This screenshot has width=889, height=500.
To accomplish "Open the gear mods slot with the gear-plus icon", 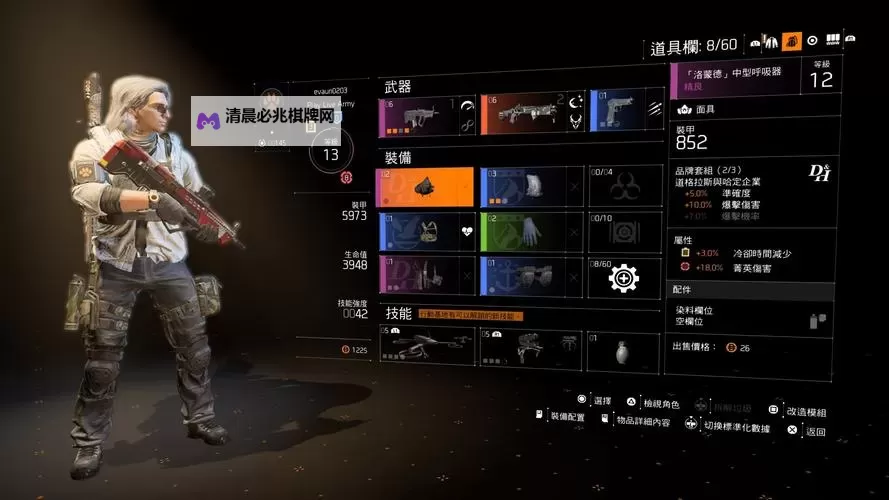I will 625,276.
